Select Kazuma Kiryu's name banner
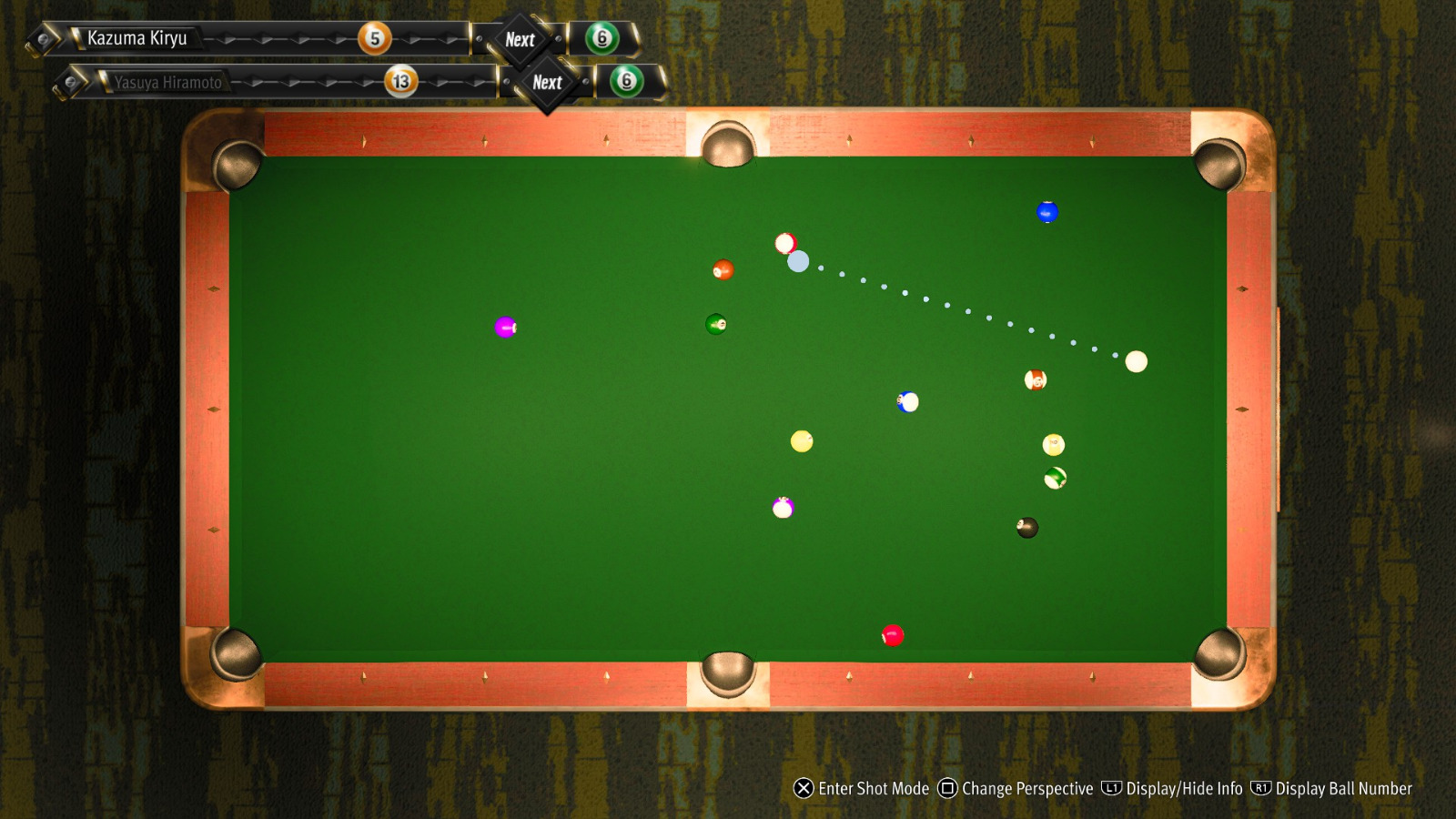Screen dimensions: 1456x819 pos(136,38)
